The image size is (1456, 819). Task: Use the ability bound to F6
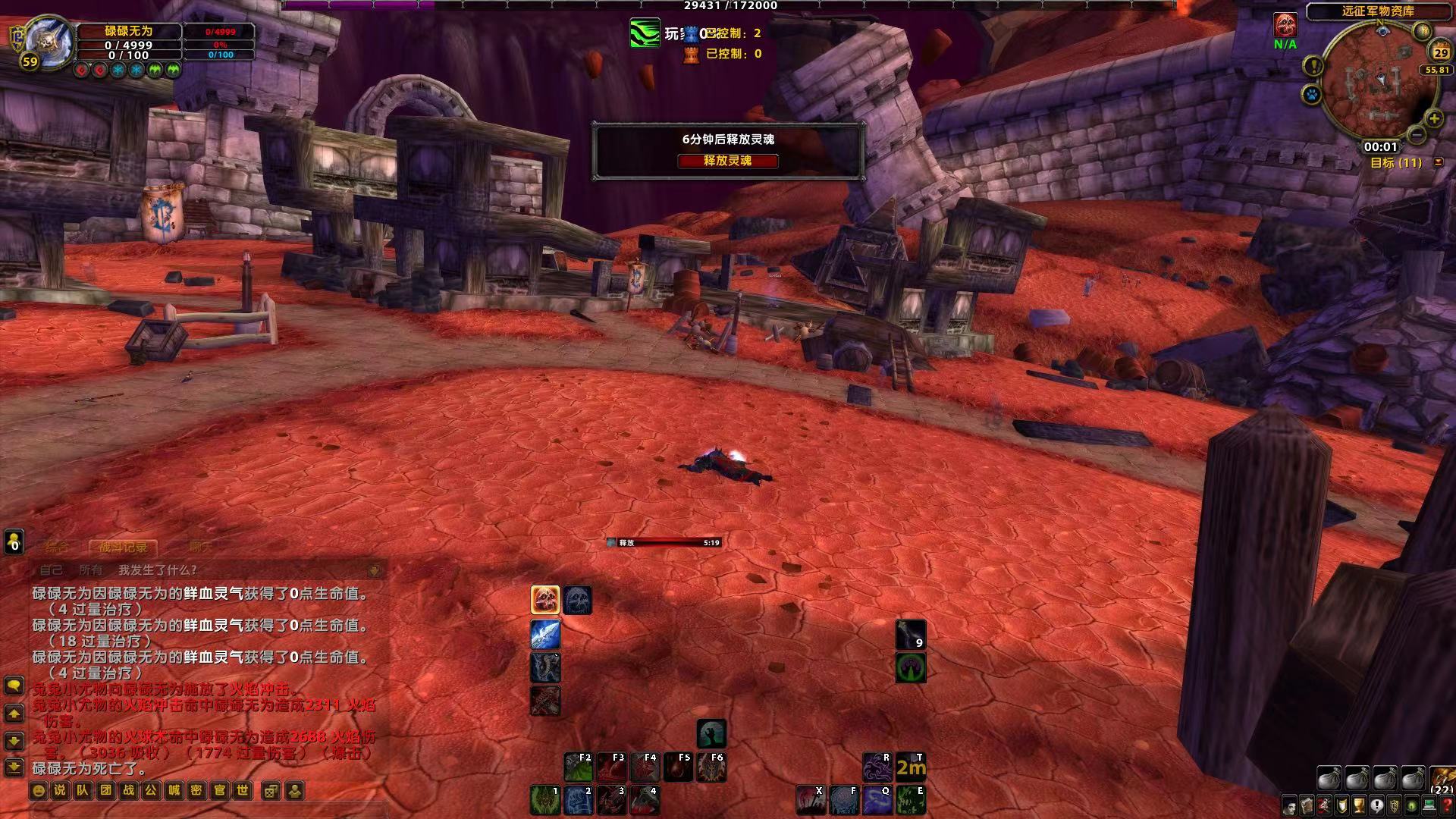tap(711, 767)
